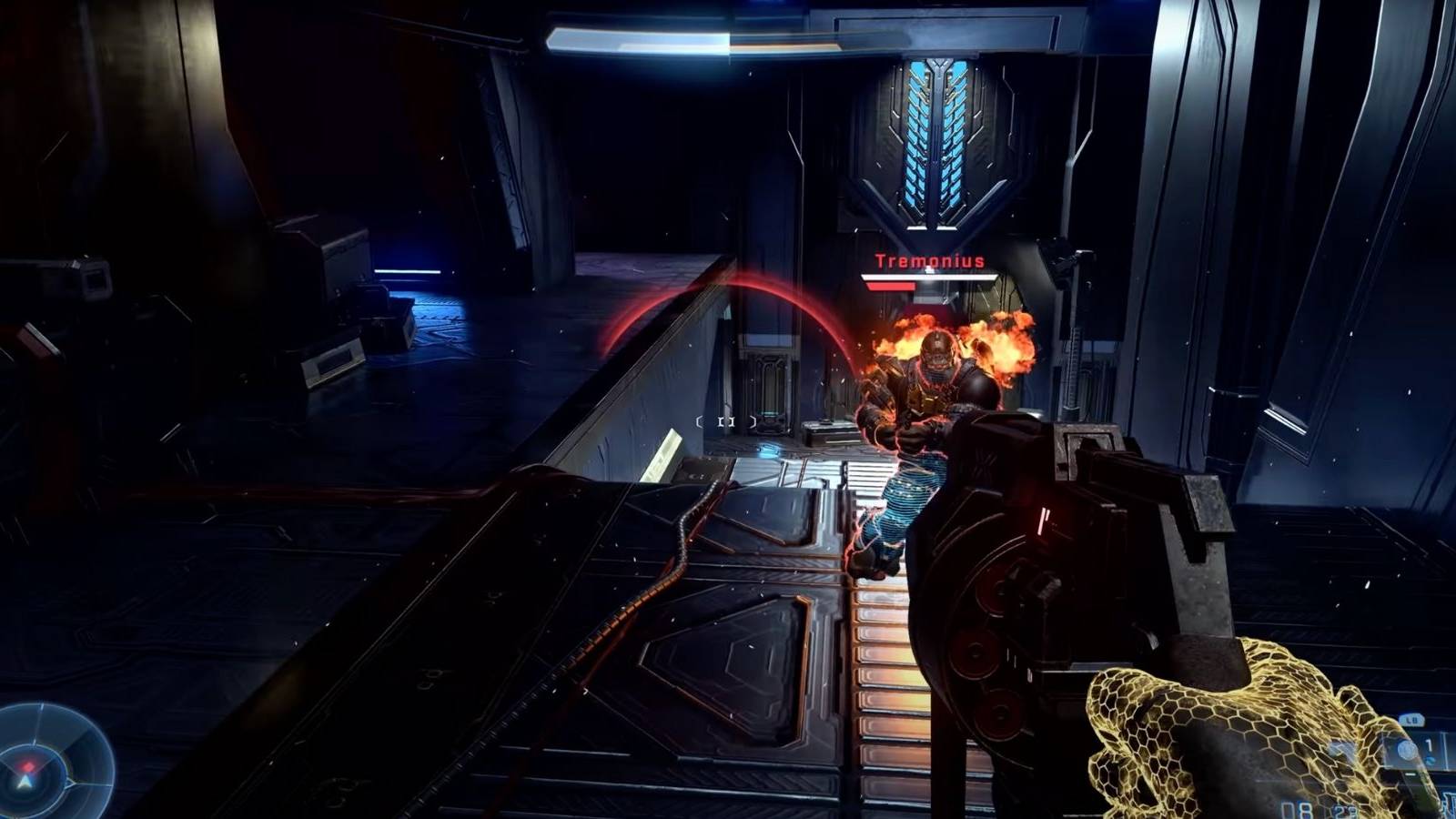The width and height of the screenshot is (1456, 819).
Task: Click the red enemy blip on radar
Action: [x=28, y=765]
